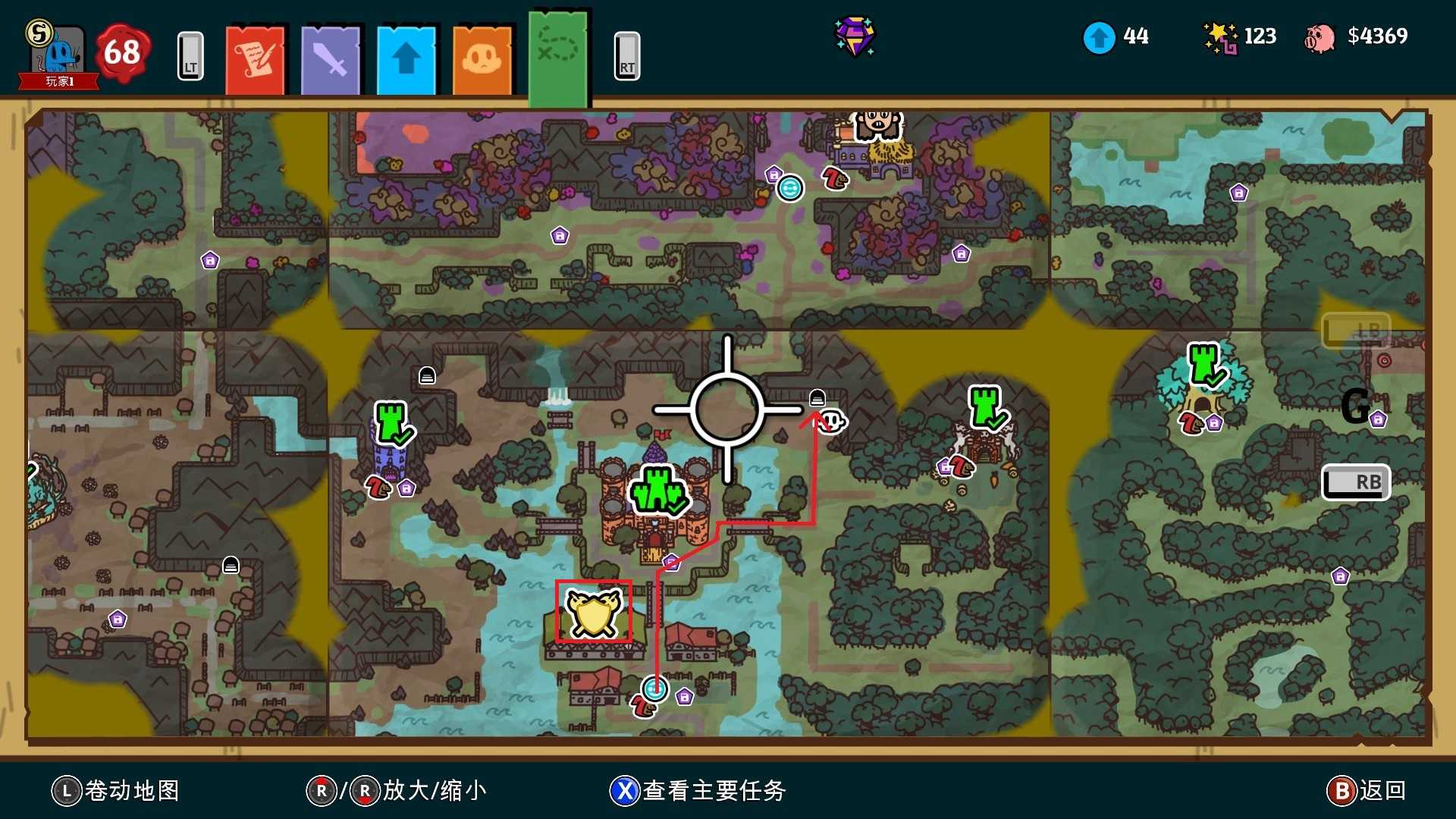
Task: Open the red quest scroll tab
Action: (x=256, y=58)
